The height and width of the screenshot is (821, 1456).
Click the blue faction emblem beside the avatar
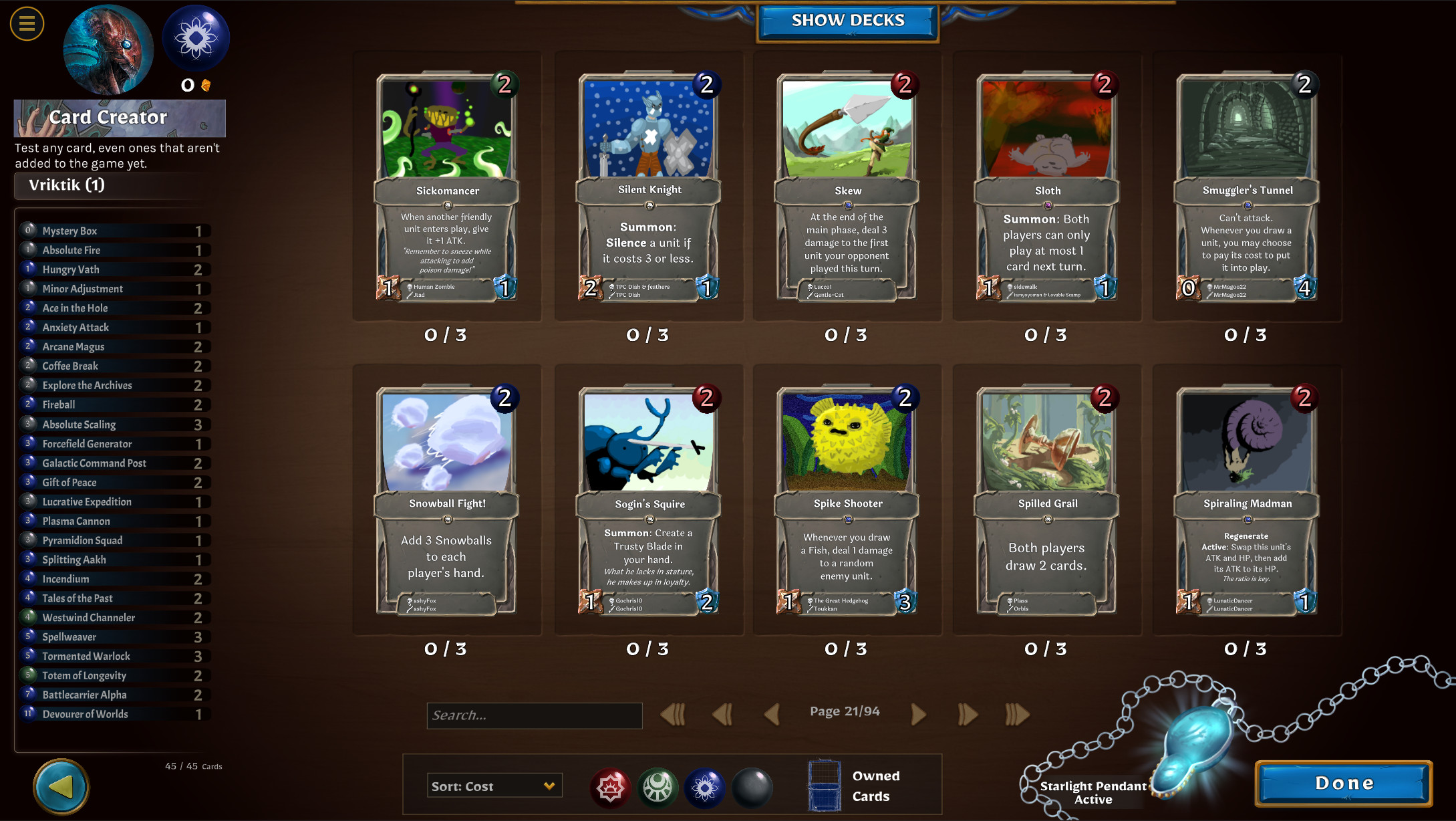point(196,38)
